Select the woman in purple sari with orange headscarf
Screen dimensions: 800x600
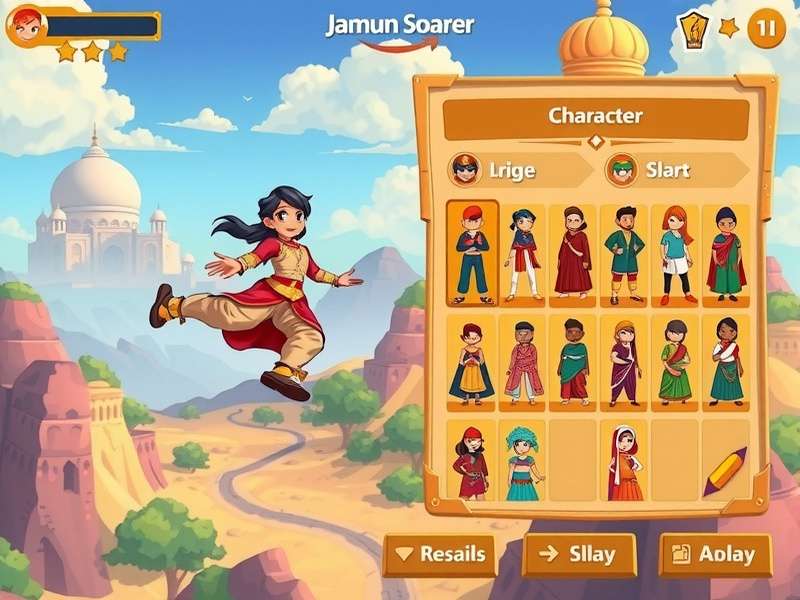pyautogui.click(x=625, y=362)
